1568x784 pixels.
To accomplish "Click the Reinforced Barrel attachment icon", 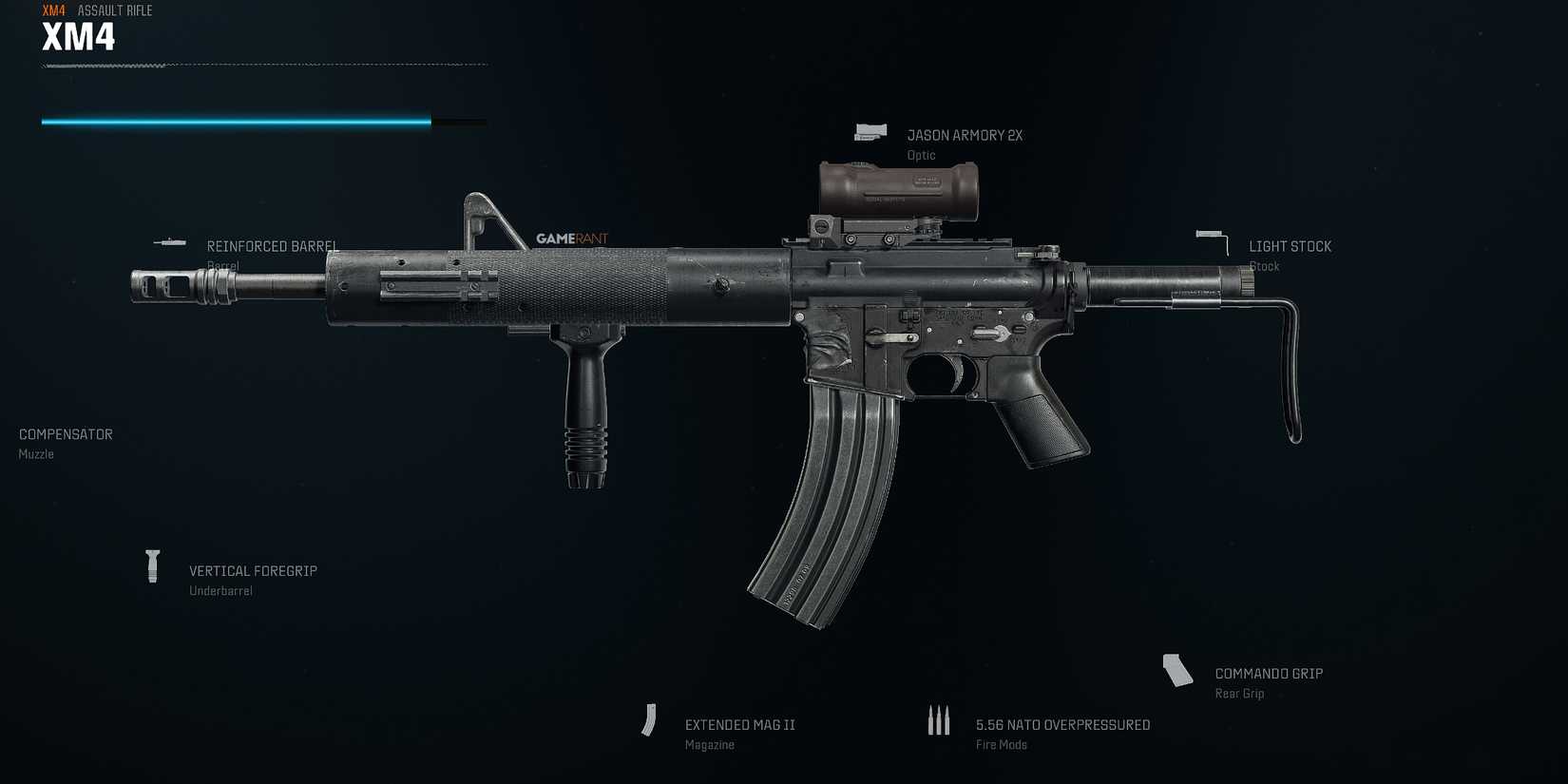I will [x=170, y=242].
